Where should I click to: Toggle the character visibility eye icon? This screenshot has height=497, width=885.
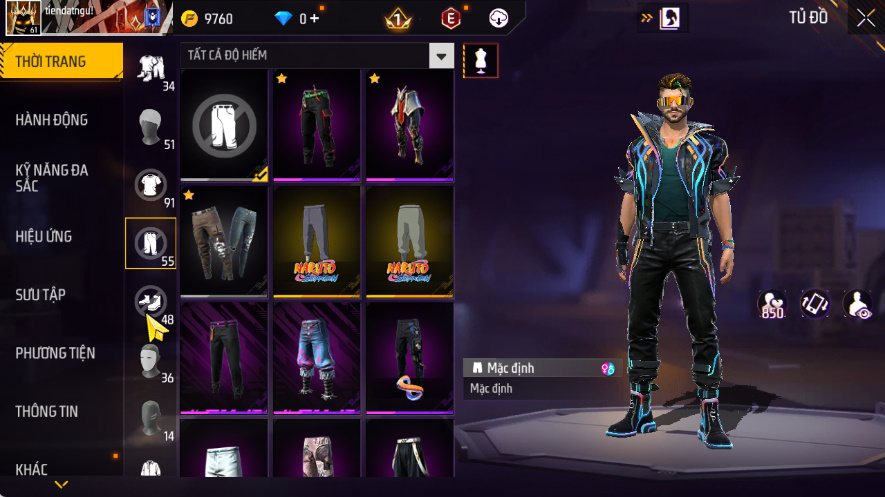coord(858,304)
